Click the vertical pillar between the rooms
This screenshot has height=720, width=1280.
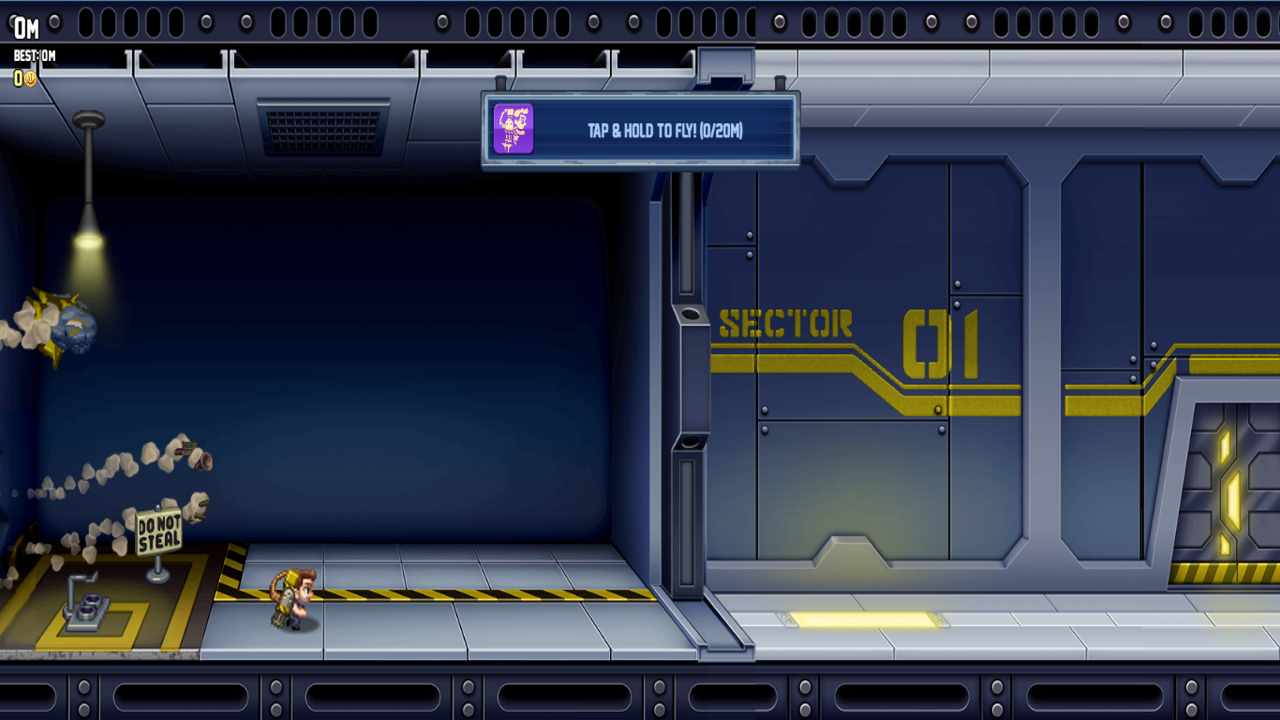tap(686, 400)
